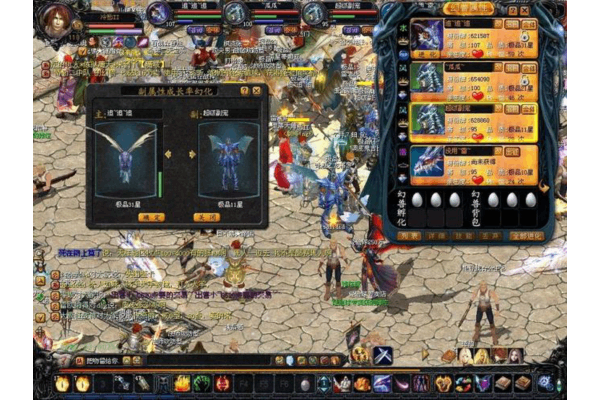Viewport: 600px width, 400px height.
Task: Open the book icon on hotbar
Action: click(x=503, y=383)
